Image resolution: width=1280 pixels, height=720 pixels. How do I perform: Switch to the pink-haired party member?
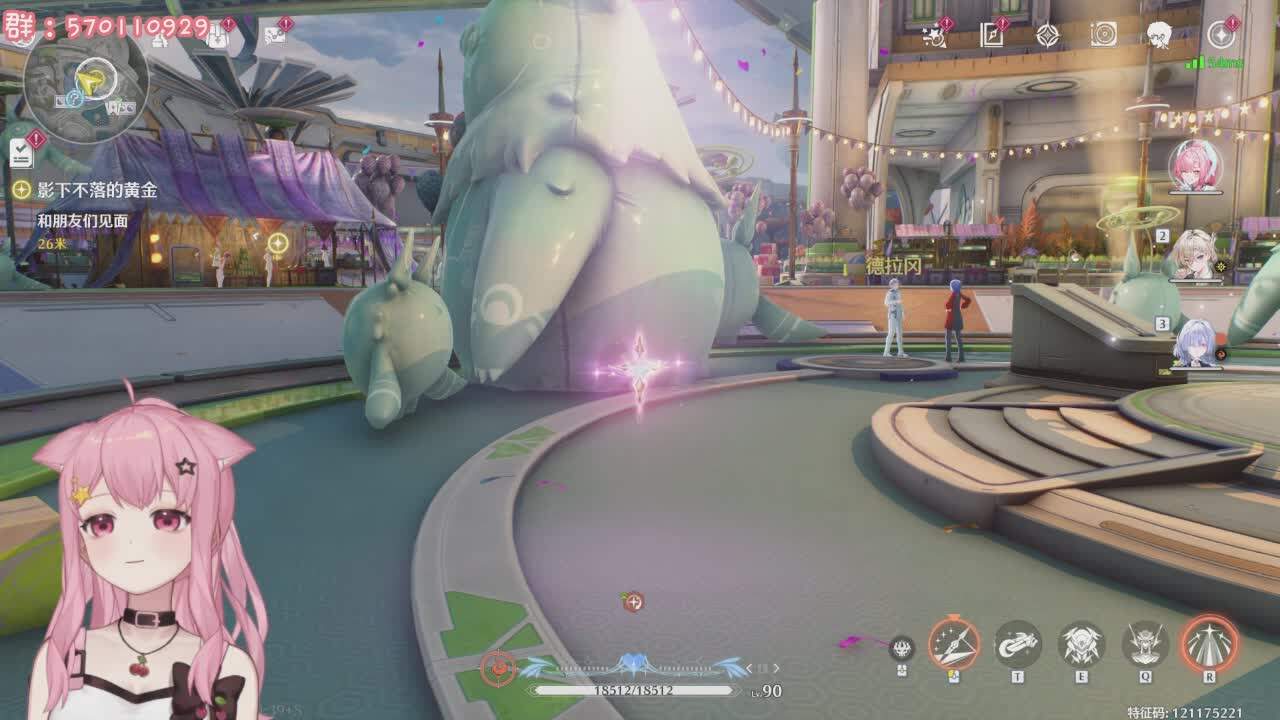tap(1194, 165)
